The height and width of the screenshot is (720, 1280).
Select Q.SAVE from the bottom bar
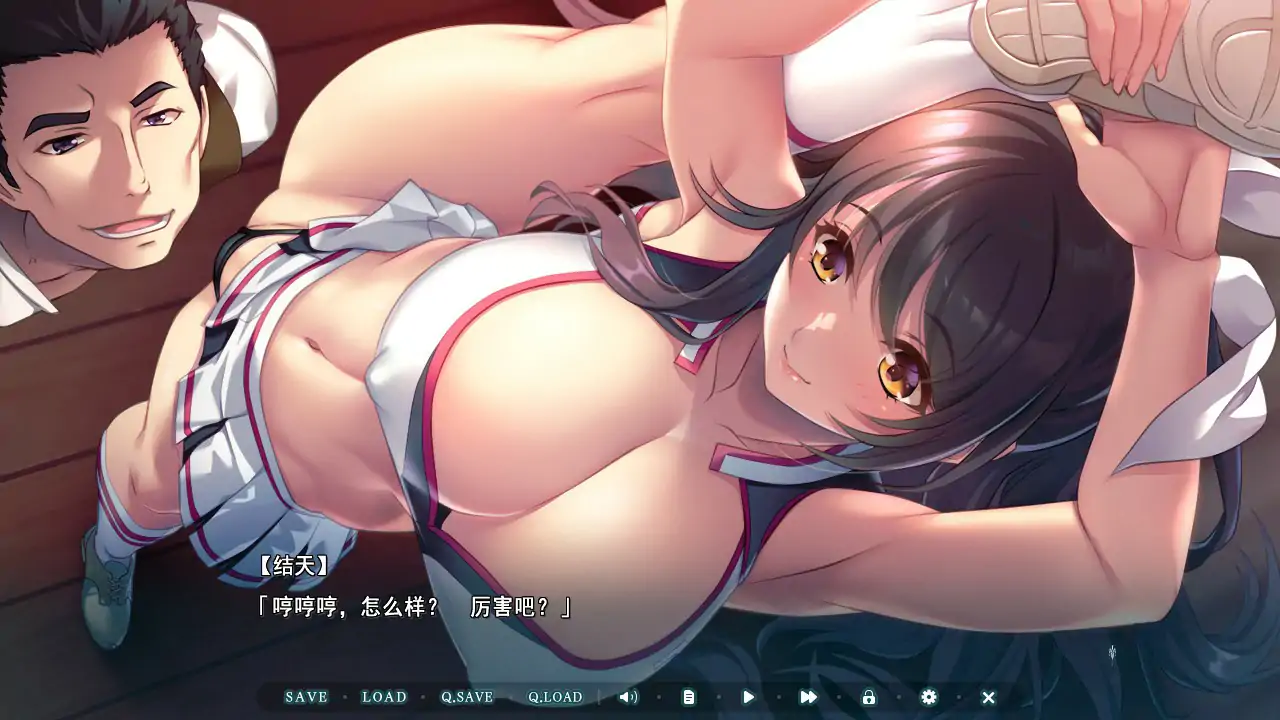(468, 697)
